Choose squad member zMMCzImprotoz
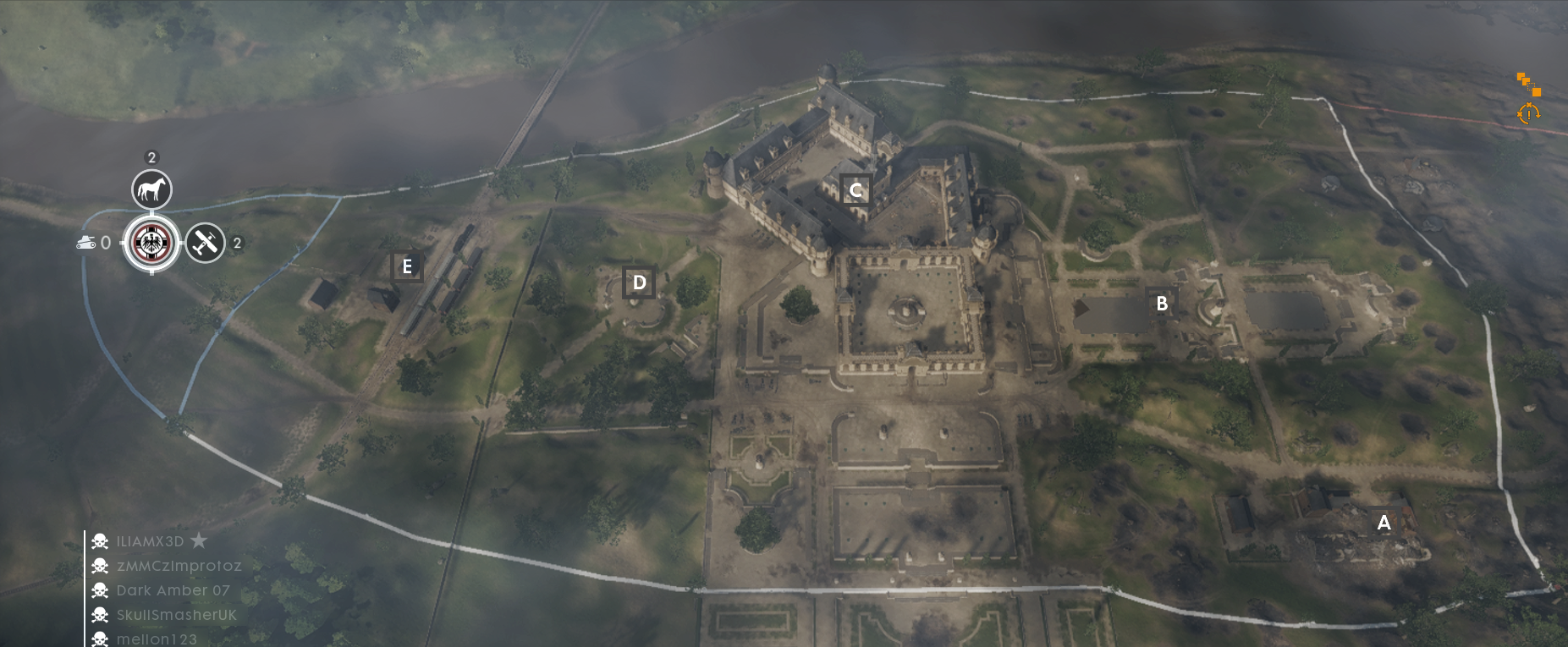Screen dimensions: 1568x647 point(179,566)
